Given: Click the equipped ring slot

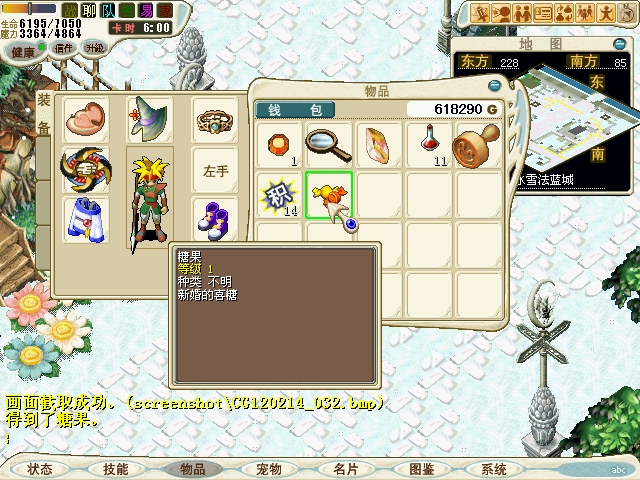Looking at the screenshot, I should click(215, 120).
